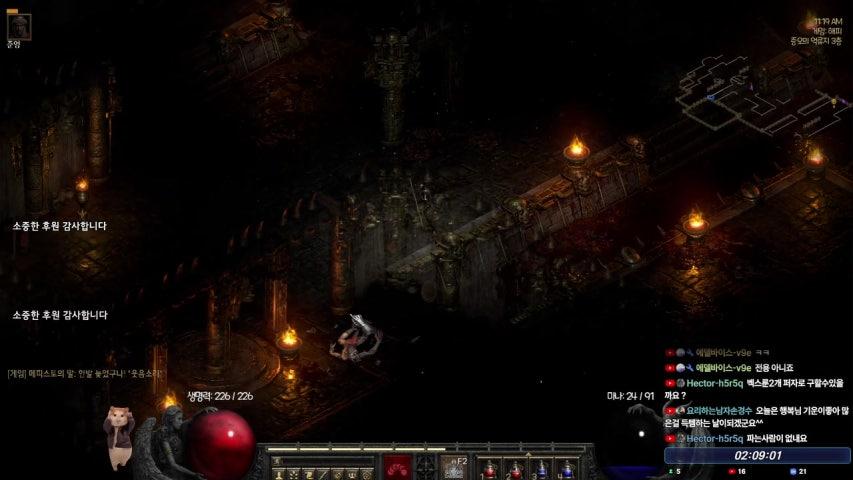Use the mana potion in belt slot 3
The image size is (853, 480).
(541, 468)
